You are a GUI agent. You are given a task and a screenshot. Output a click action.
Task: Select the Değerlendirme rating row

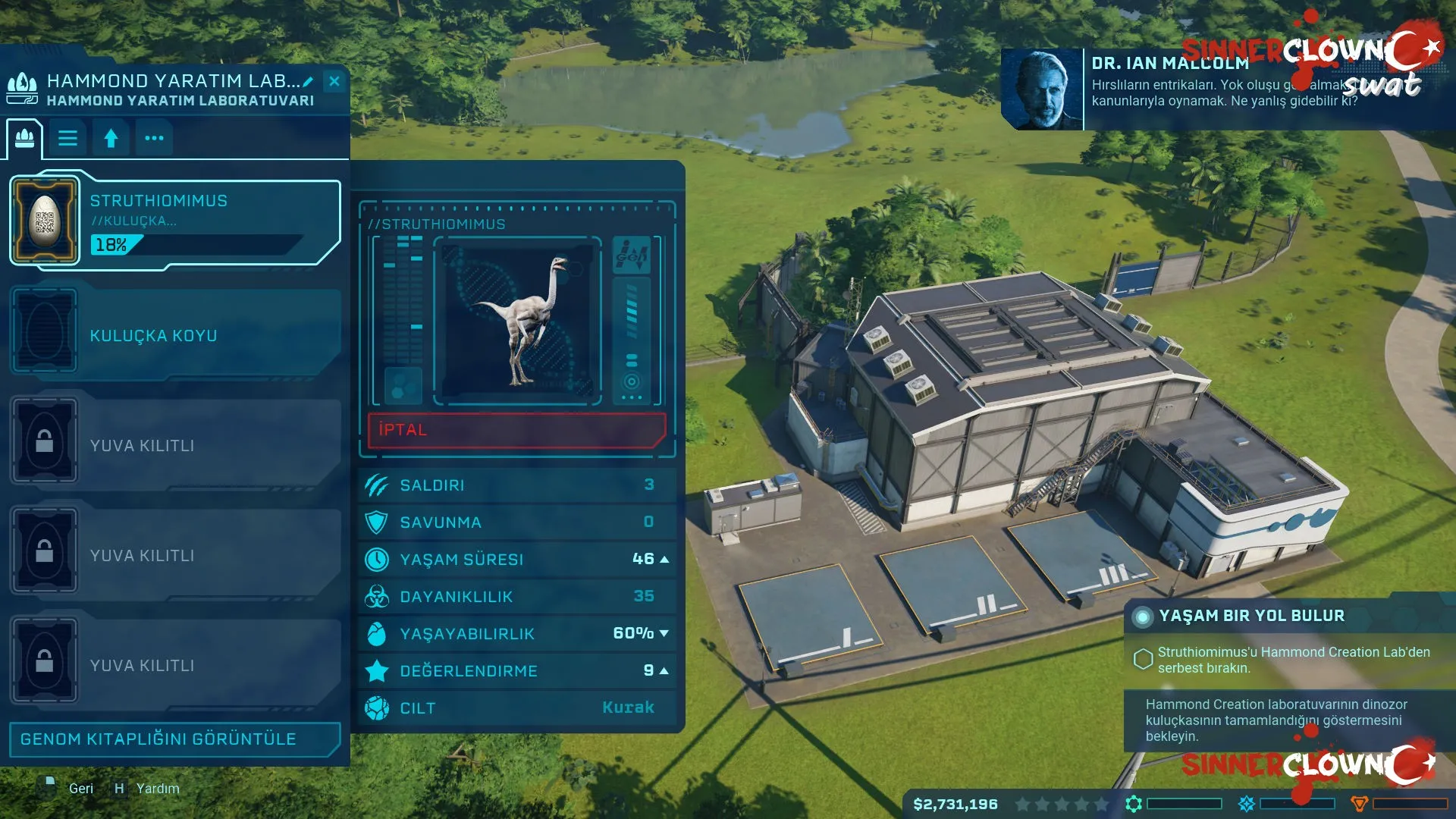tap(517, 671)
